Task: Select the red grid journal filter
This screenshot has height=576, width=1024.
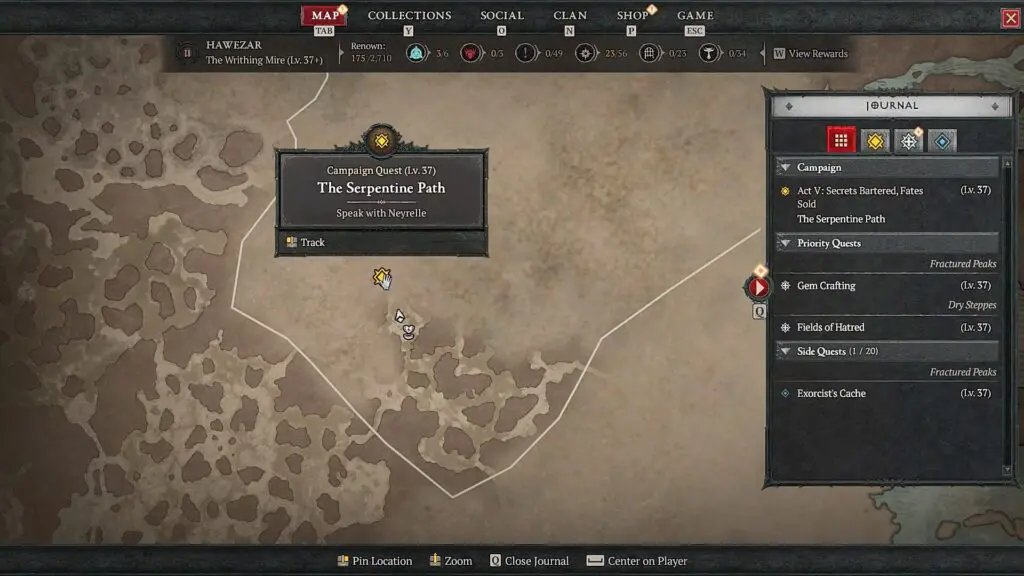Action: [x=841, y=141]
